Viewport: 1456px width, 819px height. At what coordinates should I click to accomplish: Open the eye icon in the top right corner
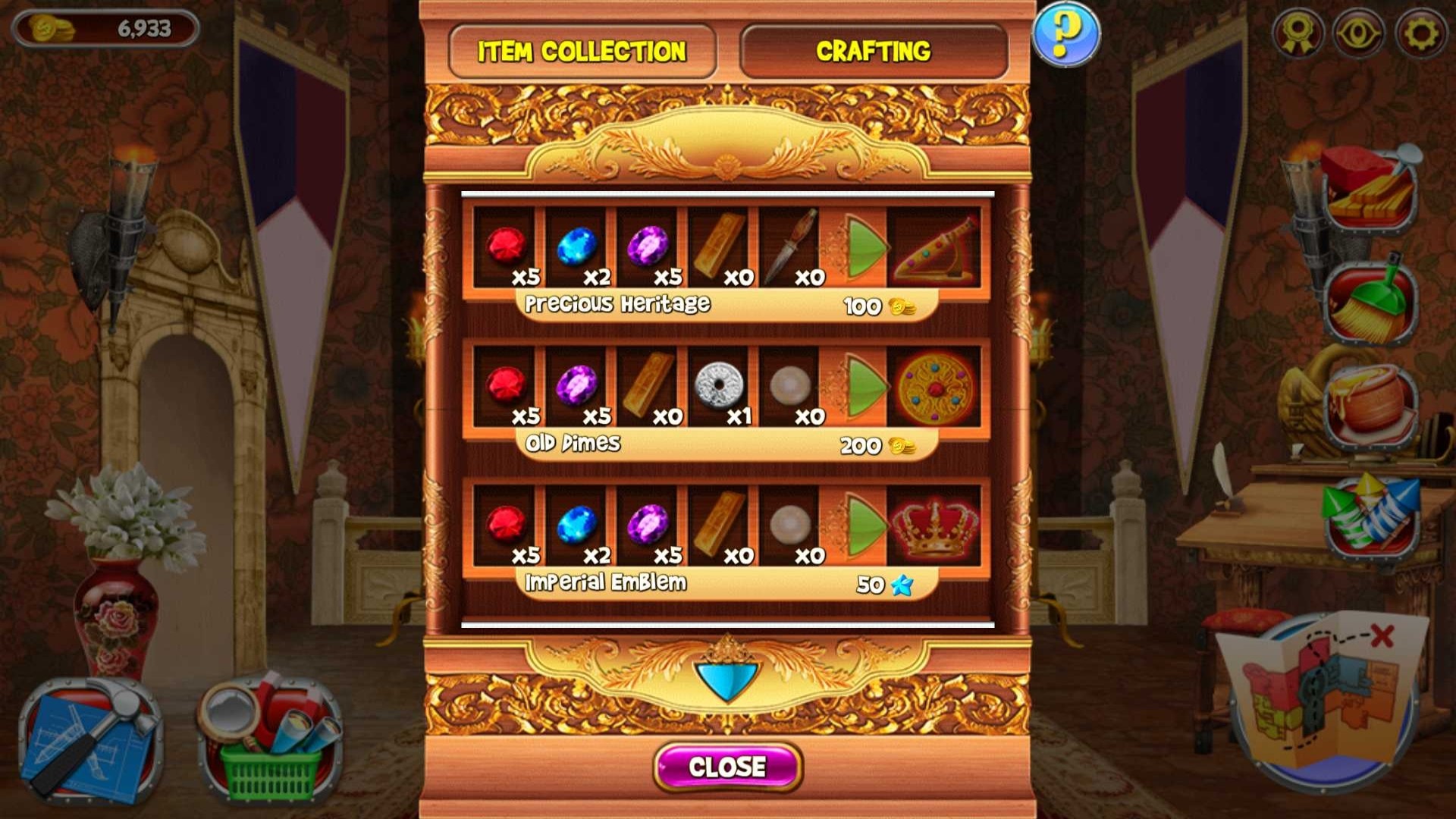click(1358, 32)
